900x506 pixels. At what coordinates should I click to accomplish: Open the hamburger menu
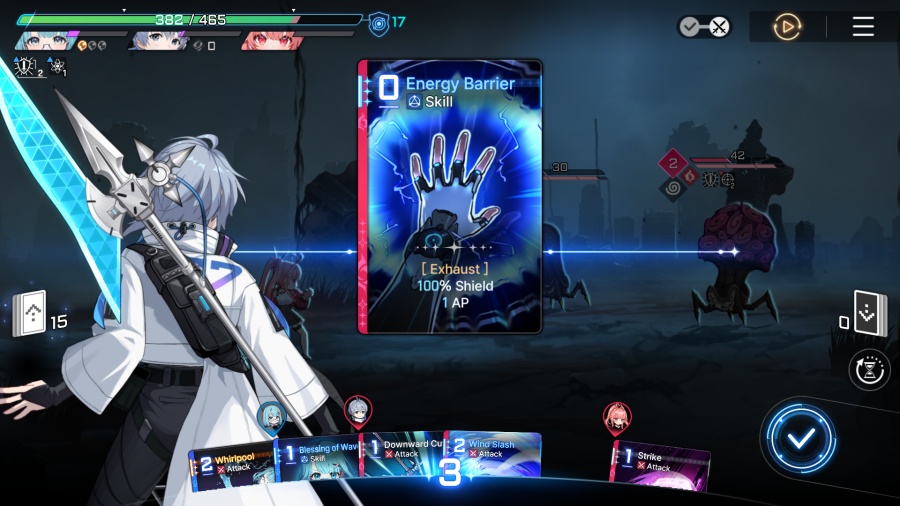863,27
